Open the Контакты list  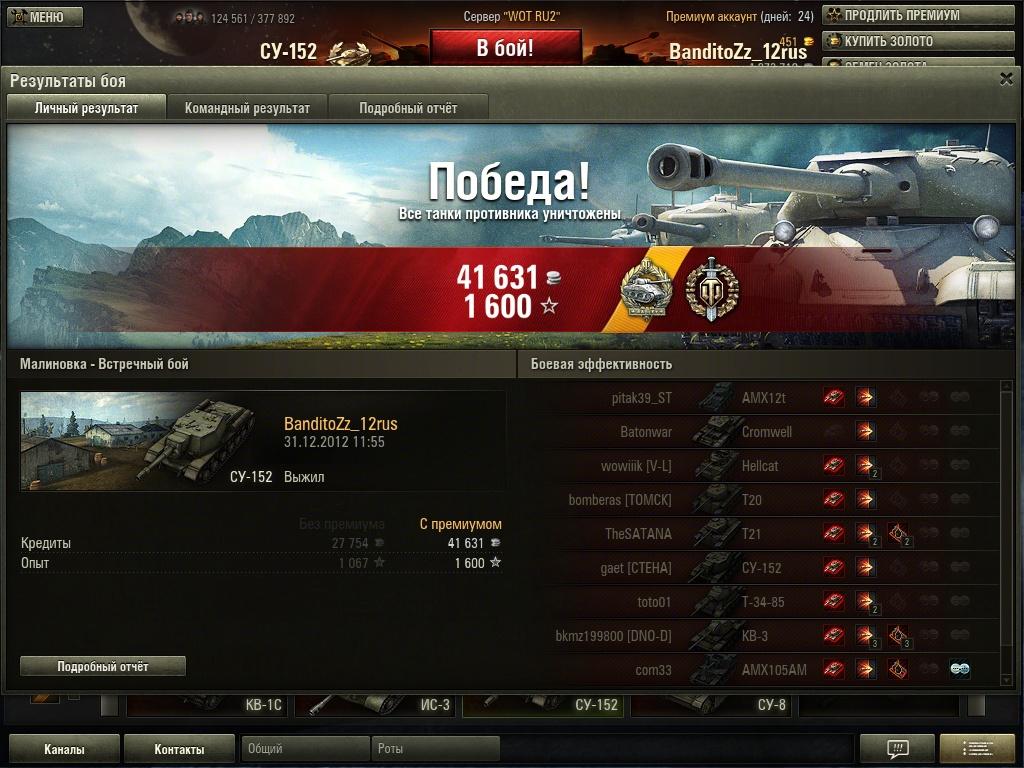pos(179,749)
